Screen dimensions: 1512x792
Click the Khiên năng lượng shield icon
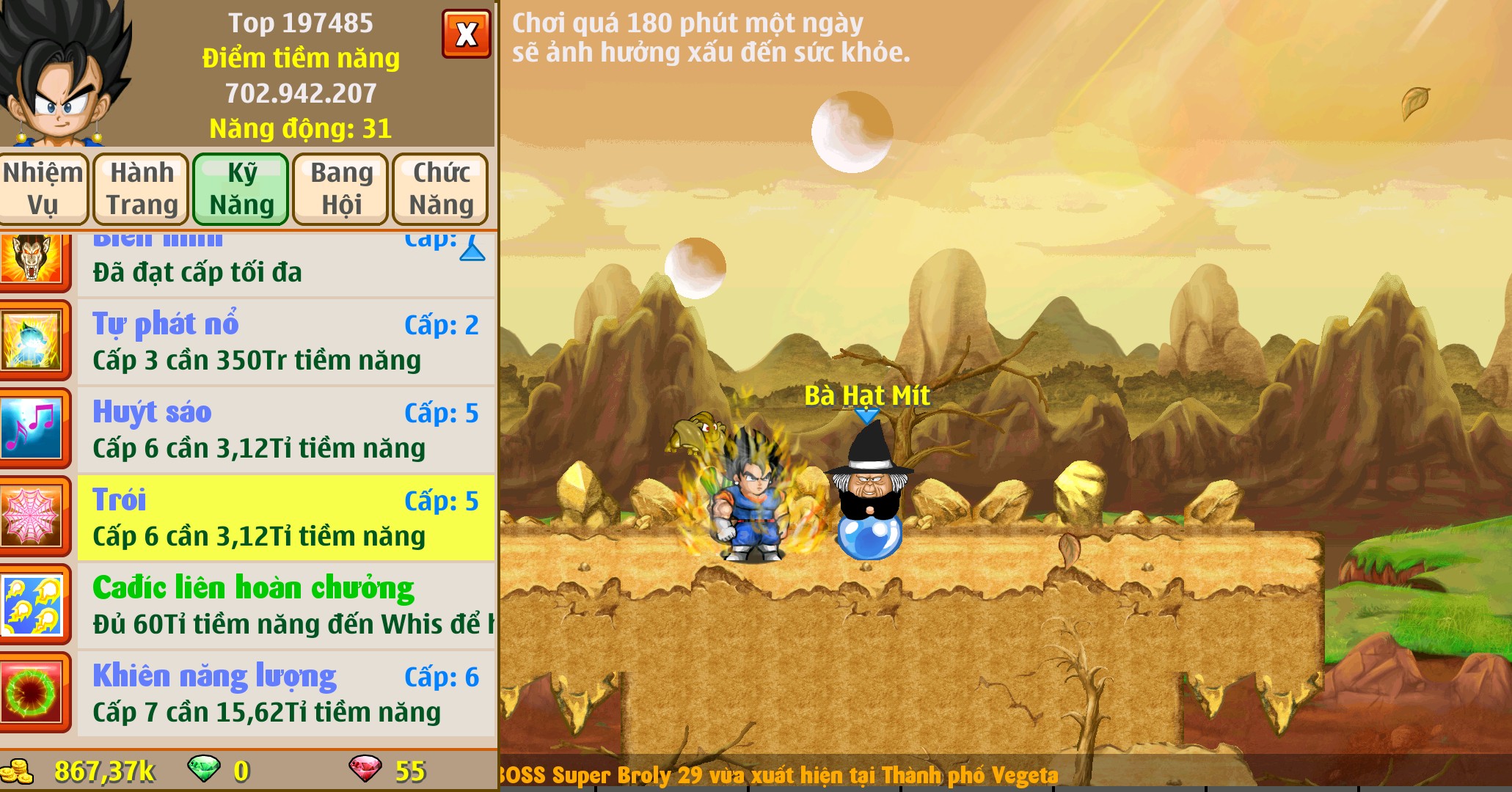click(x=32, y=694)
